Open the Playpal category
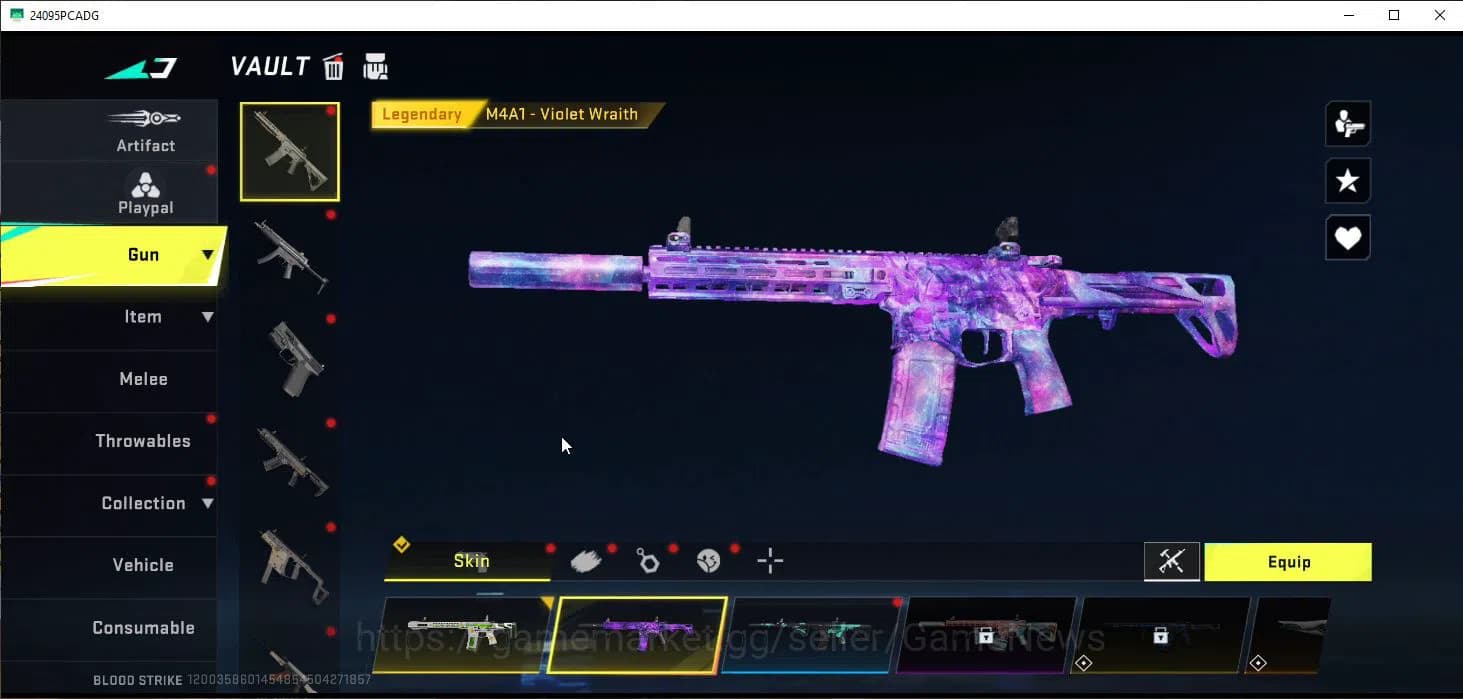The width and height of the screenshot is (1463, 699). pos(145,193)
